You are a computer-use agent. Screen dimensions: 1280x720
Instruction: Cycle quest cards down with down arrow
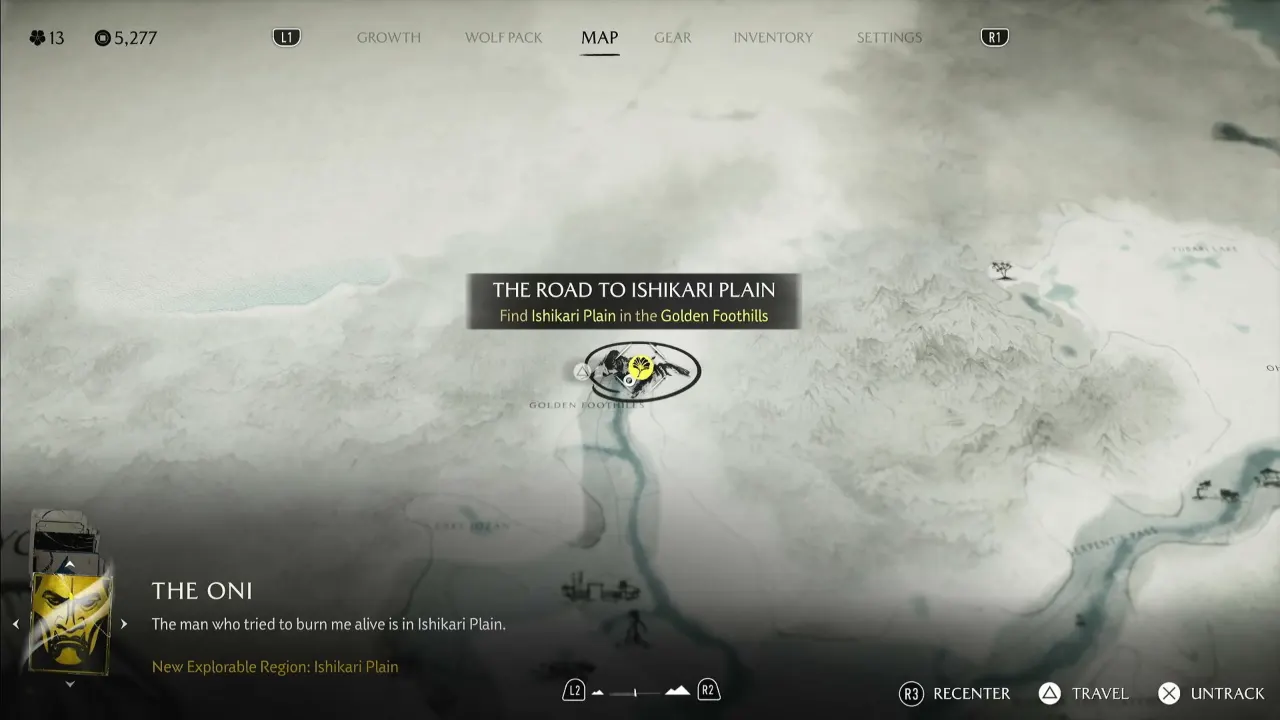(x=69, y=684)
